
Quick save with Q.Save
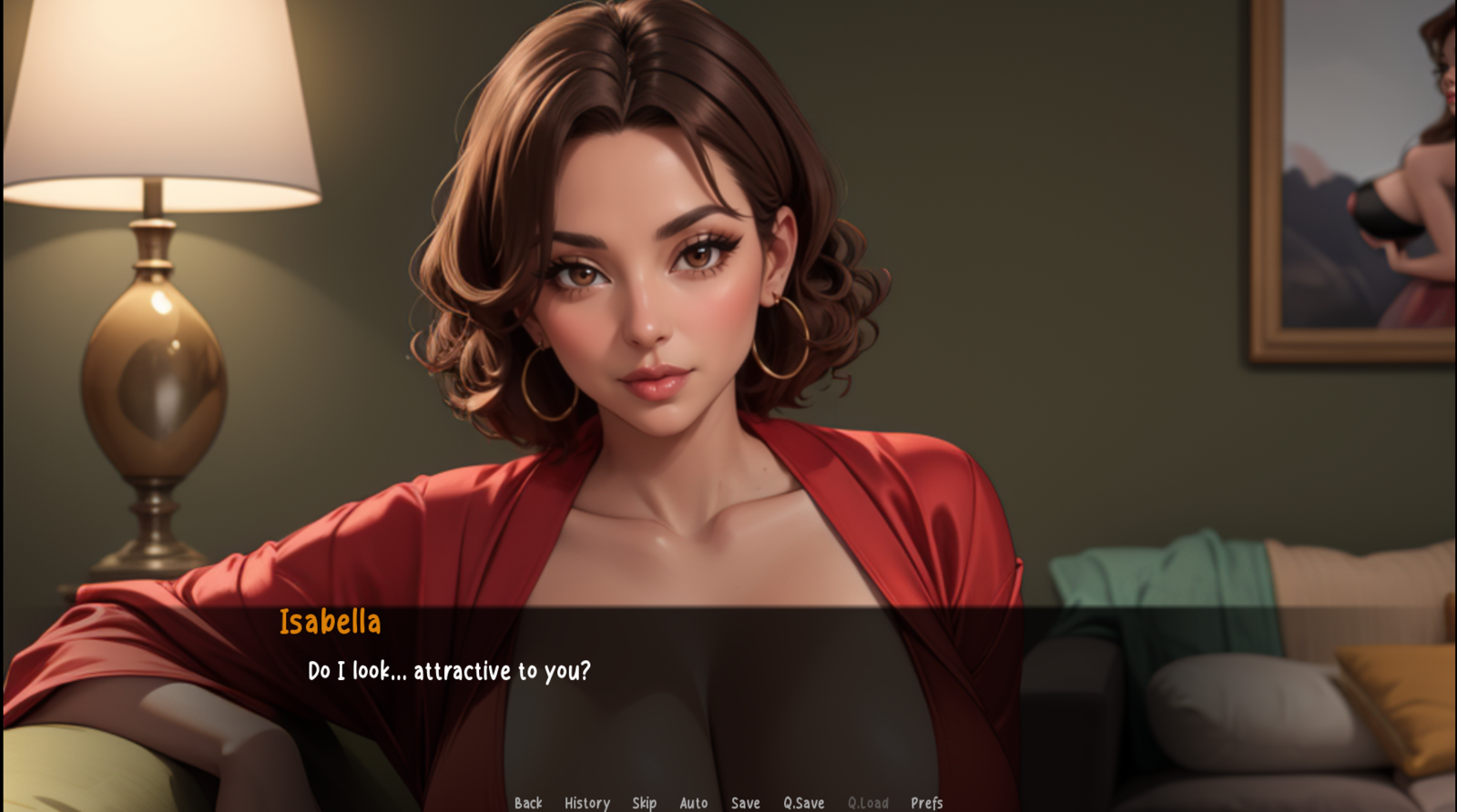pos(803,802)
